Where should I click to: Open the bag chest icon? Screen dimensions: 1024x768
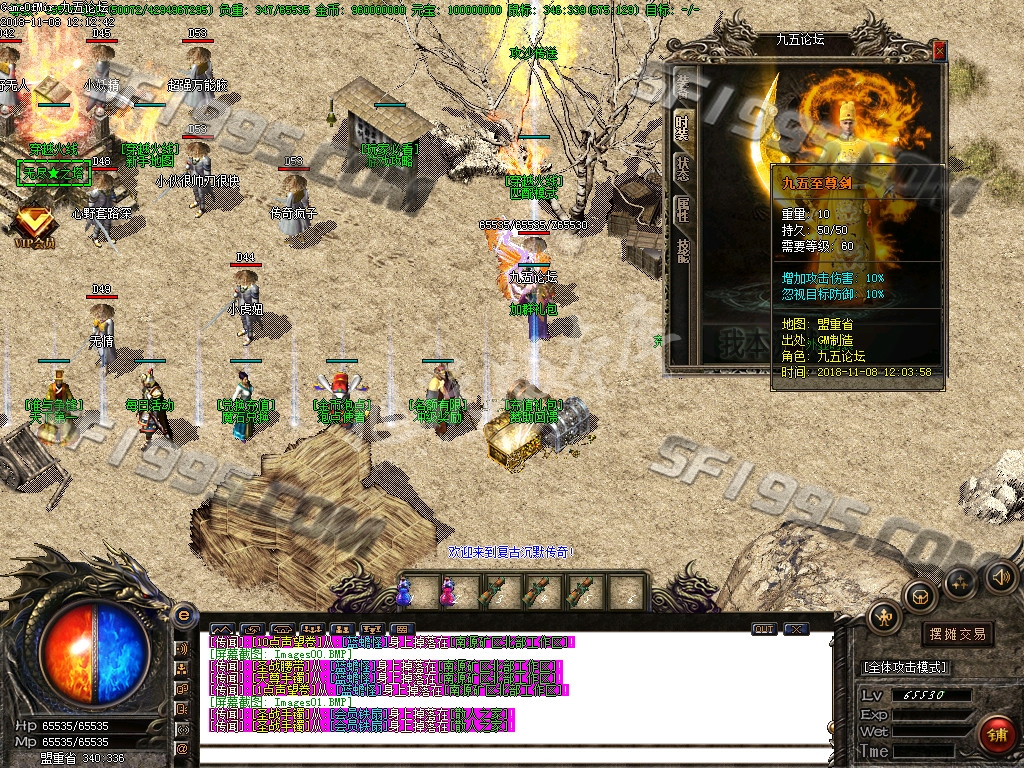[920, 597]
